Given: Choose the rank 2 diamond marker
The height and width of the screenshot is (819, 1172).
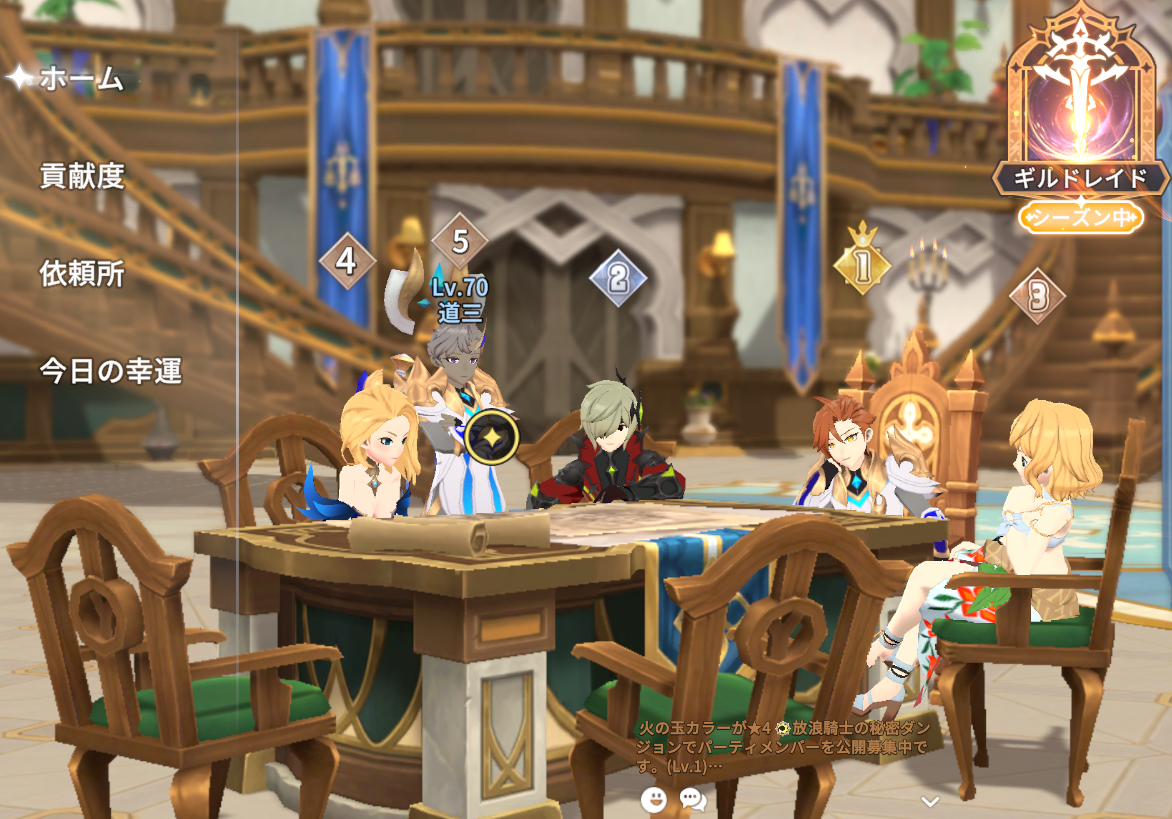Looking at the screenshot, I should 617,278.
